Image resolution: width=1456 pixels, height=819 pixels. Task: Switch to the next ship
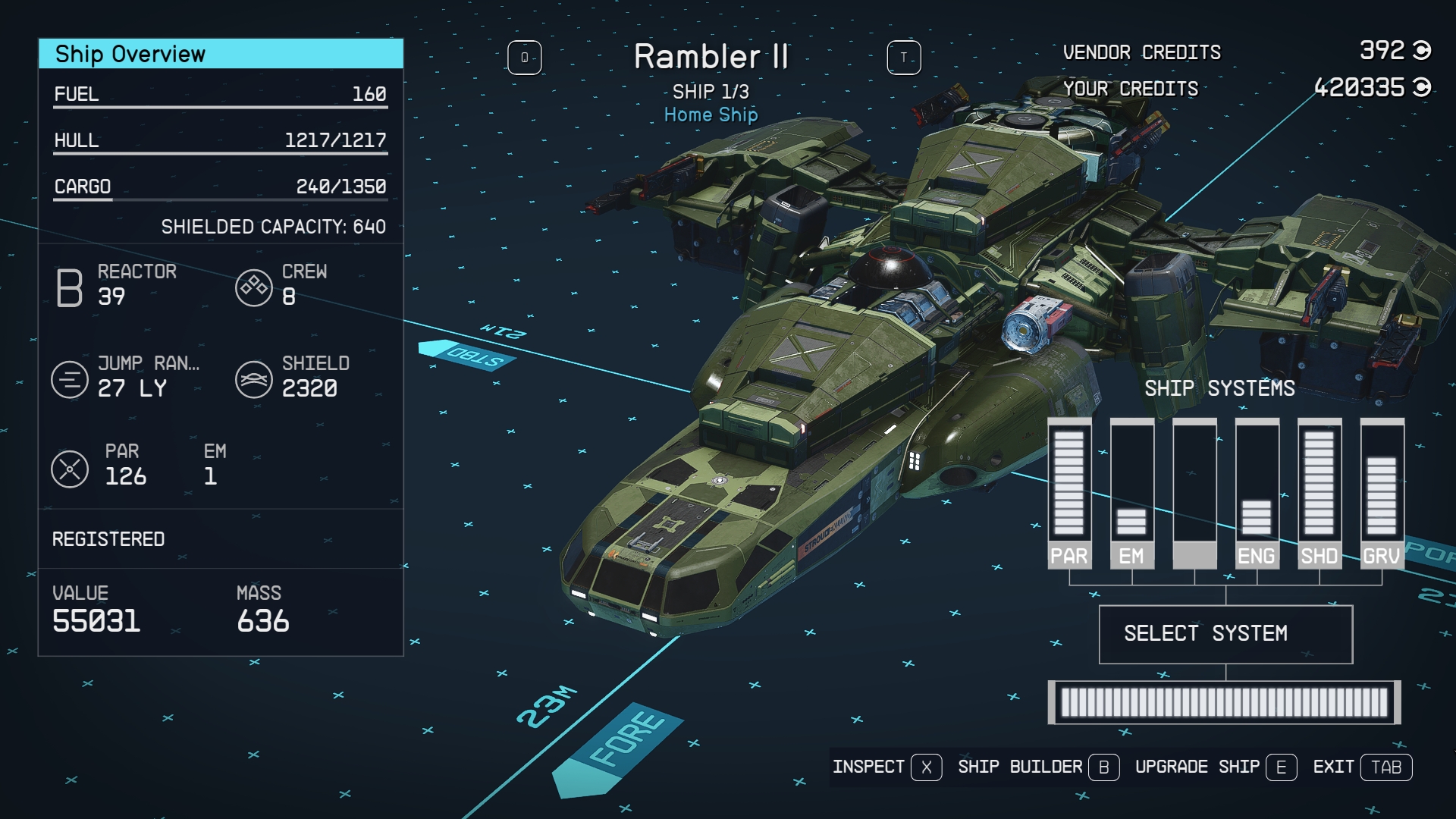point(904,58)
